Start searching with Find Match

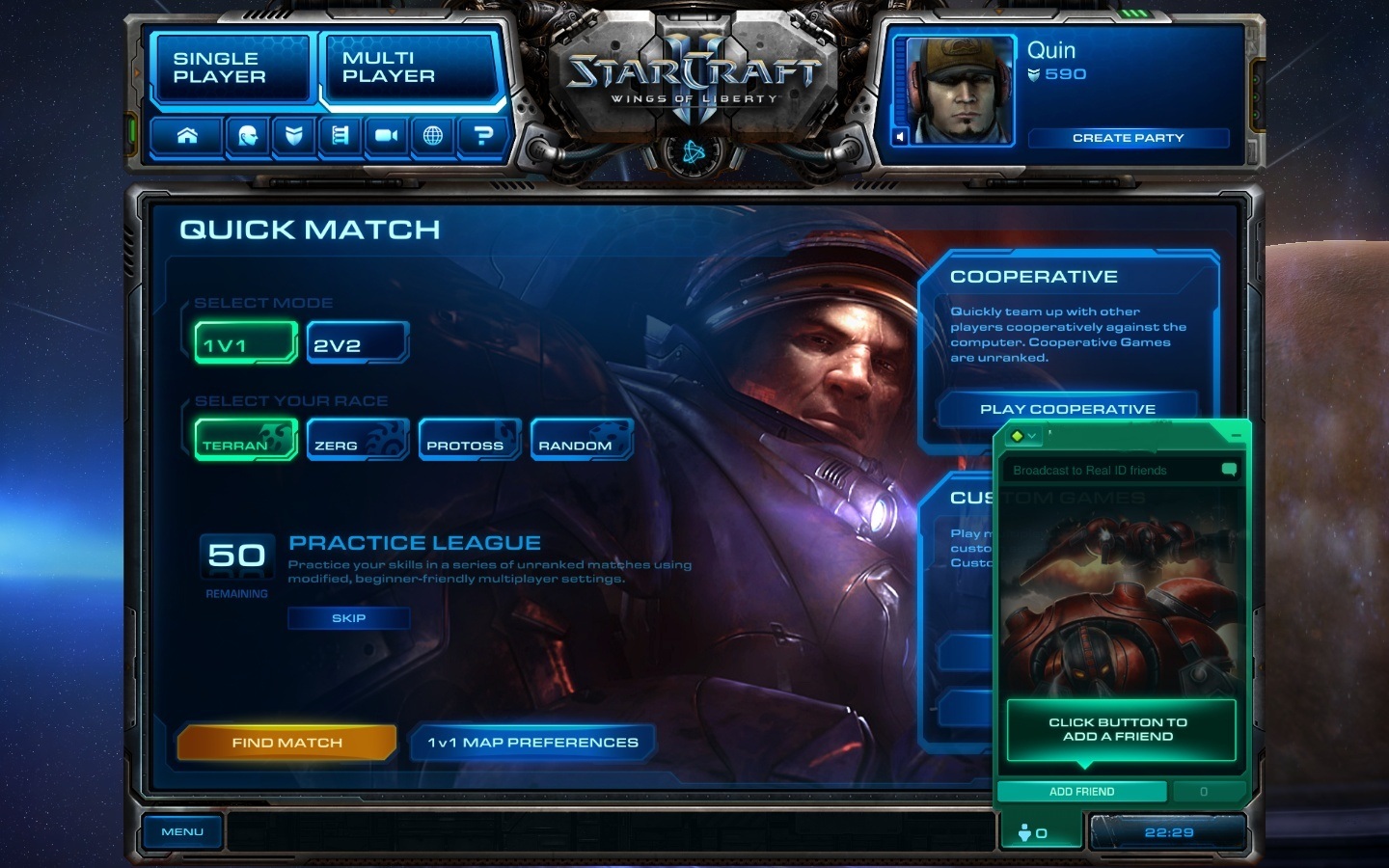point(286,743)
